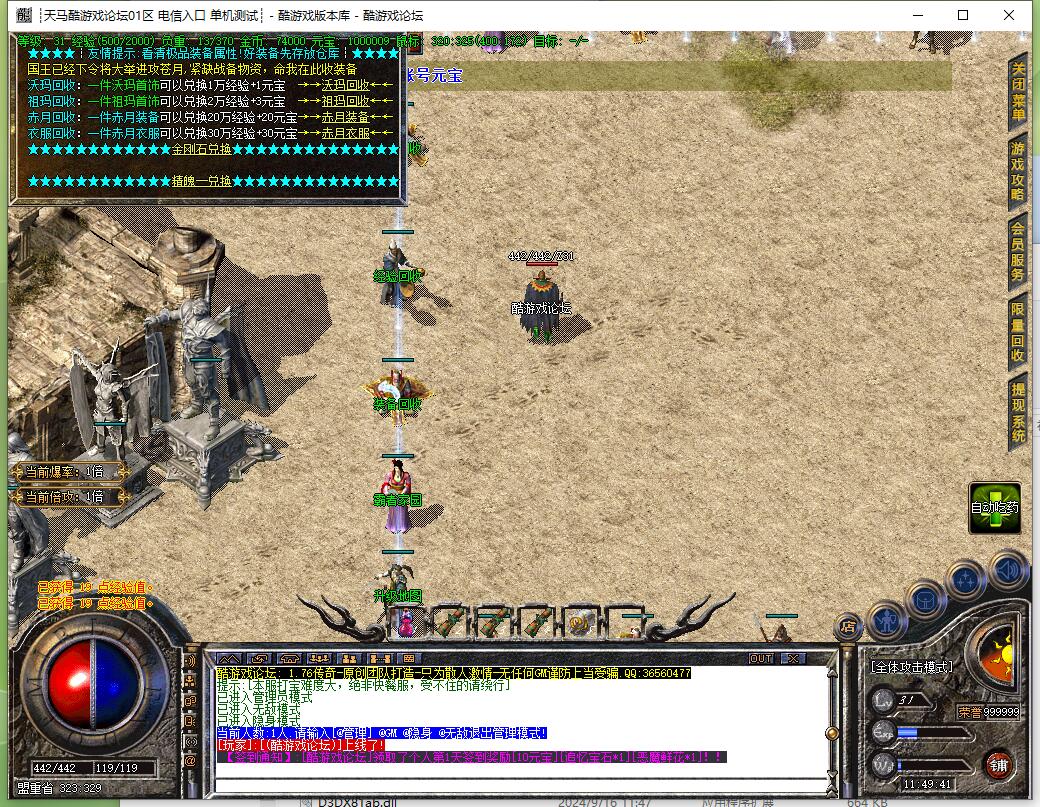The image size is (1040, 807).
Task: Open the 铺 shop round button
Action: coord(996,765)
